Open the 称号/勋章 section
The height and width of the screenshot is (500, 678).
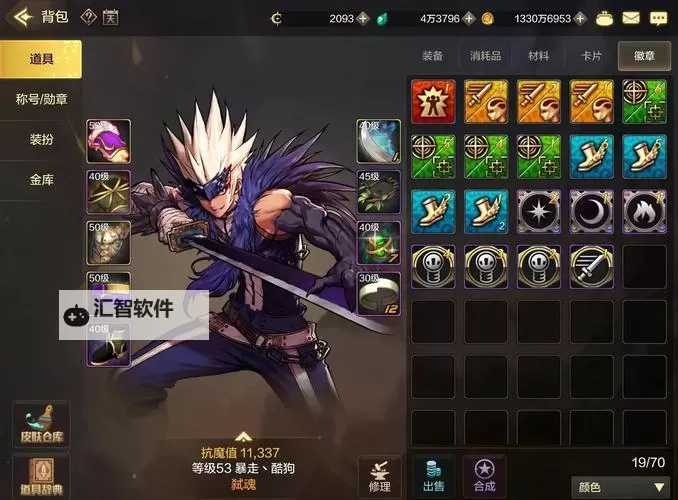point(41,99)
